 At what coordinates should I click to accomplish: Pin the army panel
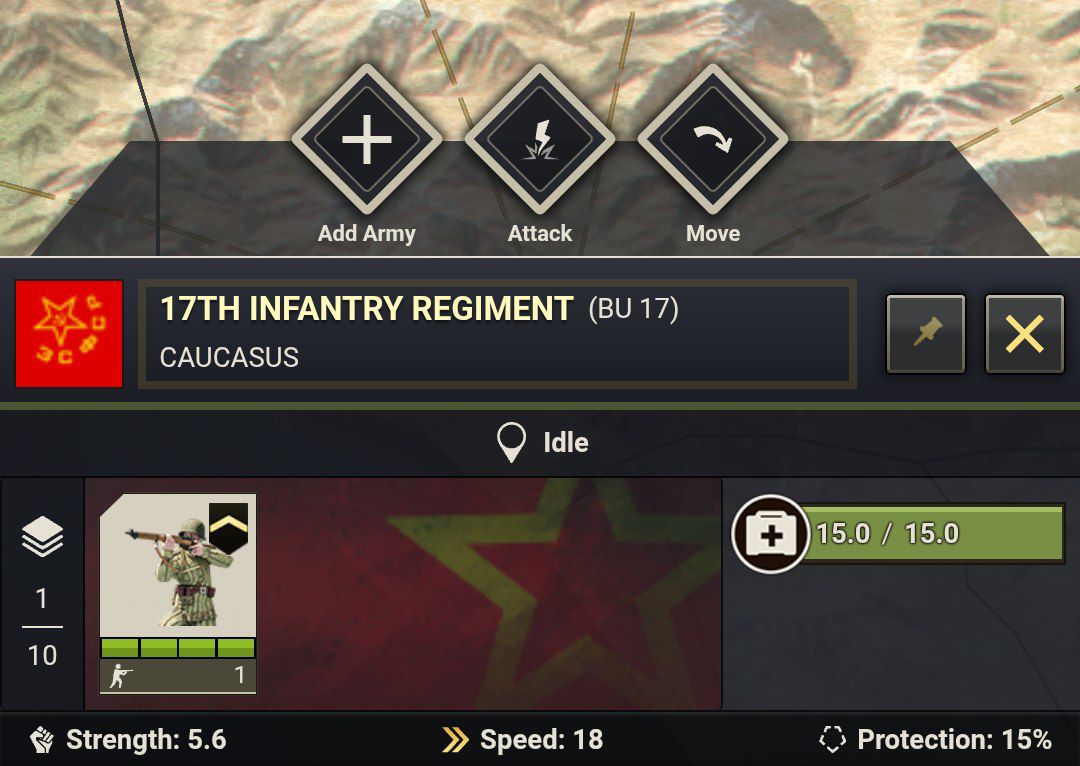click(x=926, y=334)
